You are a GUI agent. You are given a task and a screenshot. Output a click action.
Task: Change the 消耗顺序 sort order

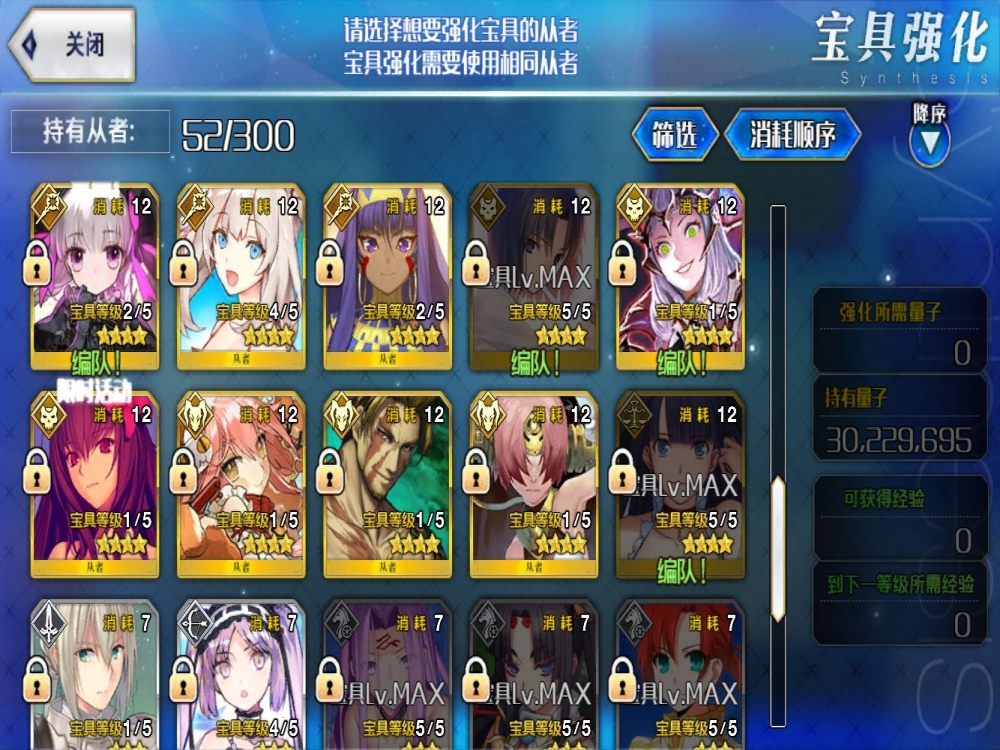pos(792,135)
